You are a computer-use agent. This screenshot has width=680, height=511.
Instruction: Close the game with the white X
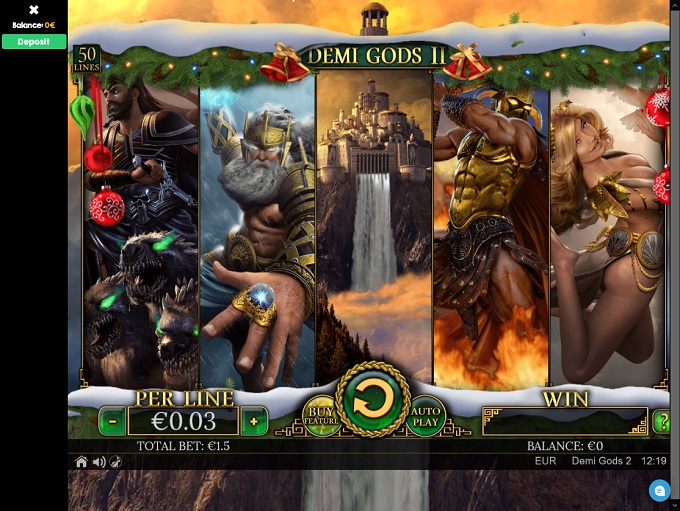click(34, 10)
